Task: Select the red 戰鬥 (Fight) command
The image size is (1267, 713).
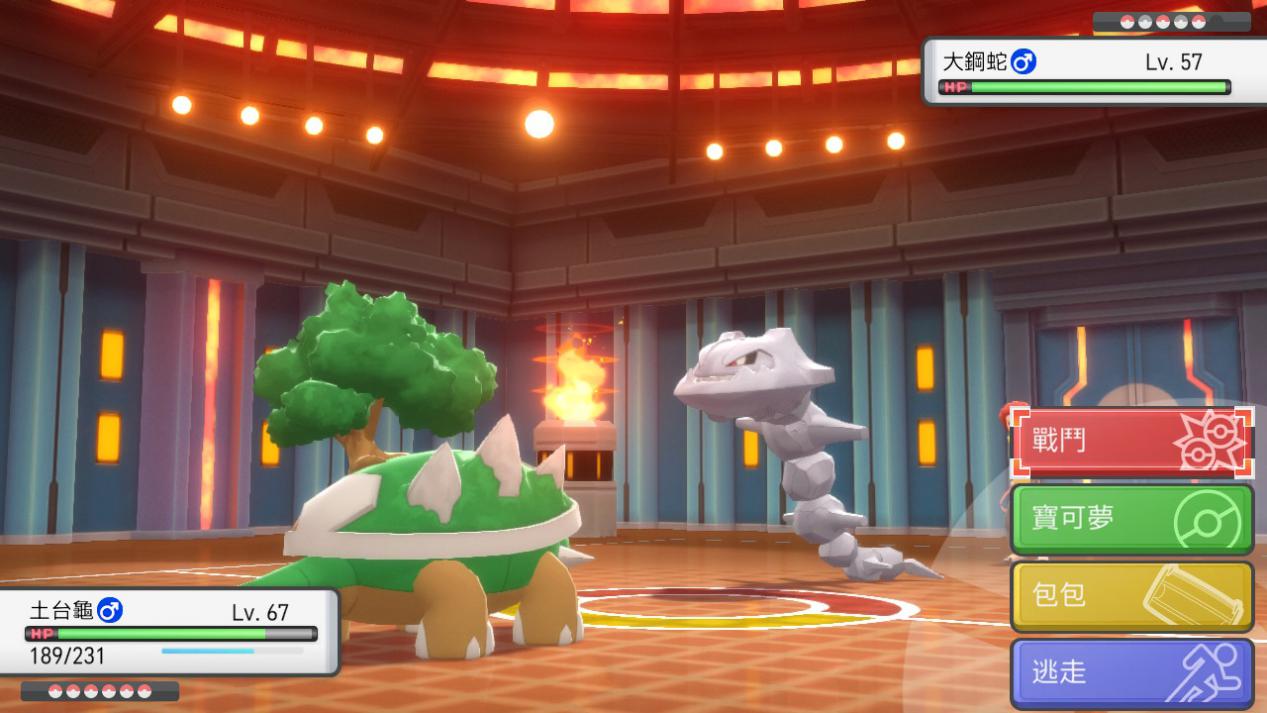Action: [x=1130, y=441]
